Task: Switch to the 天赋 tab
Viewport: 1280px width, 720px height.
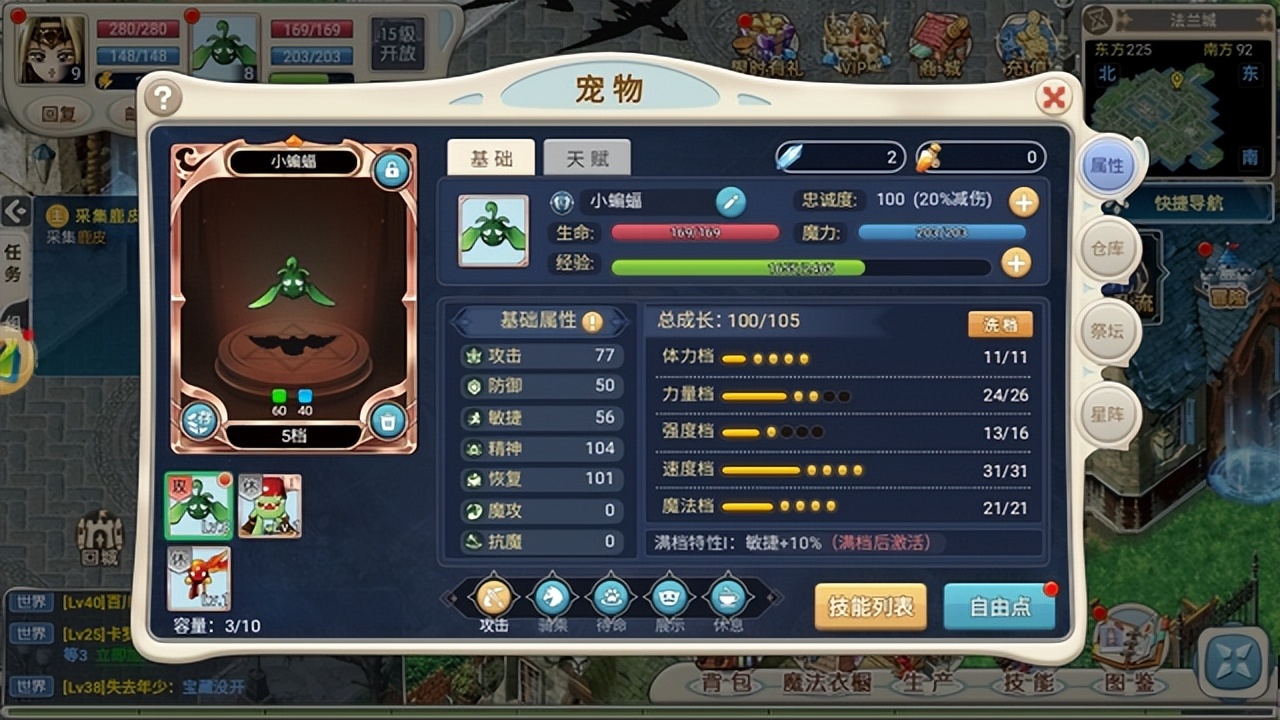Action: pyautogui.click(x=586, y=158)
